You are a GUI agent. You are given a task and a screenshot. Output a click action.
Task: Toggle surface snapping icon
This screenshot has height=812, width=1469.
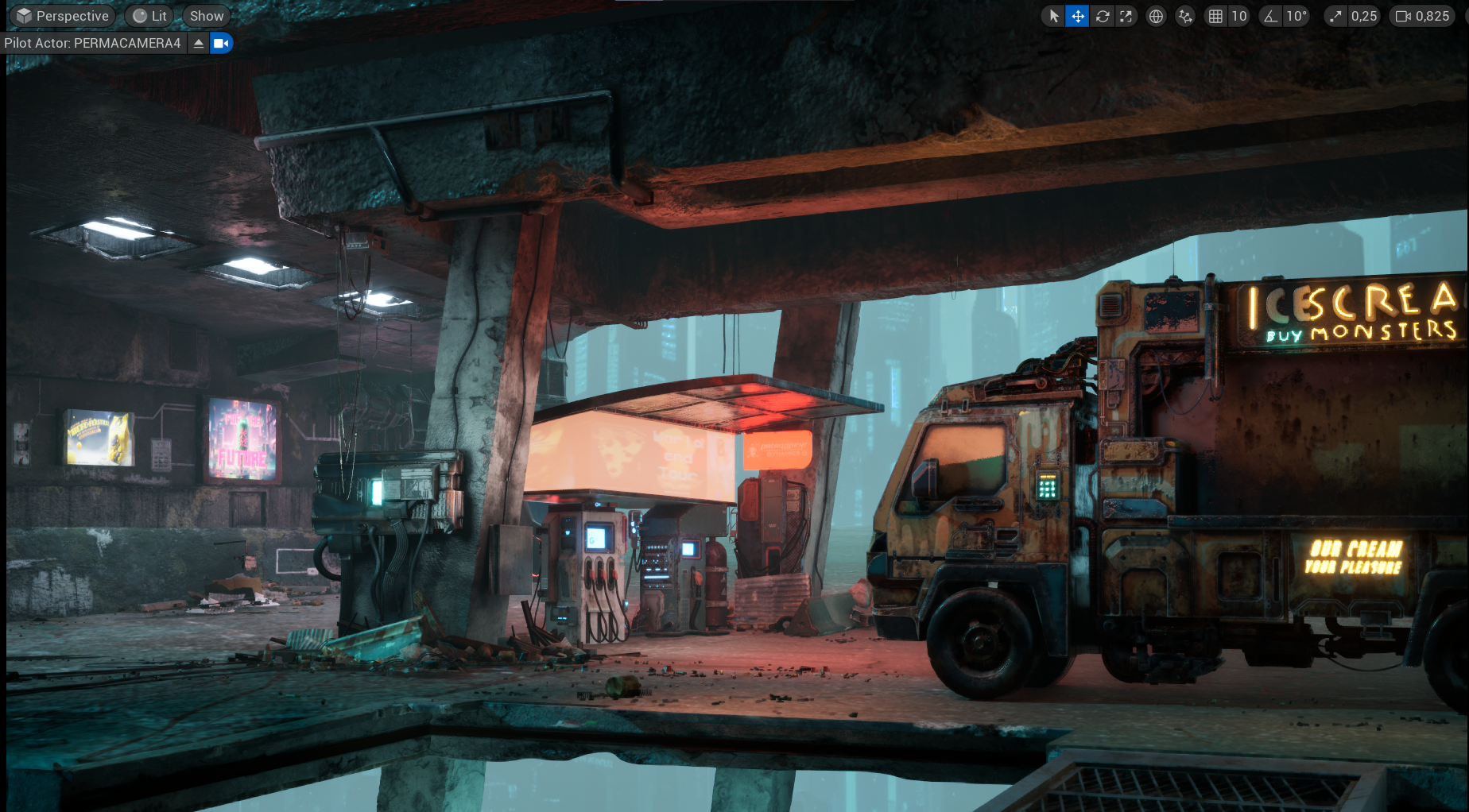pos(1185,16)
